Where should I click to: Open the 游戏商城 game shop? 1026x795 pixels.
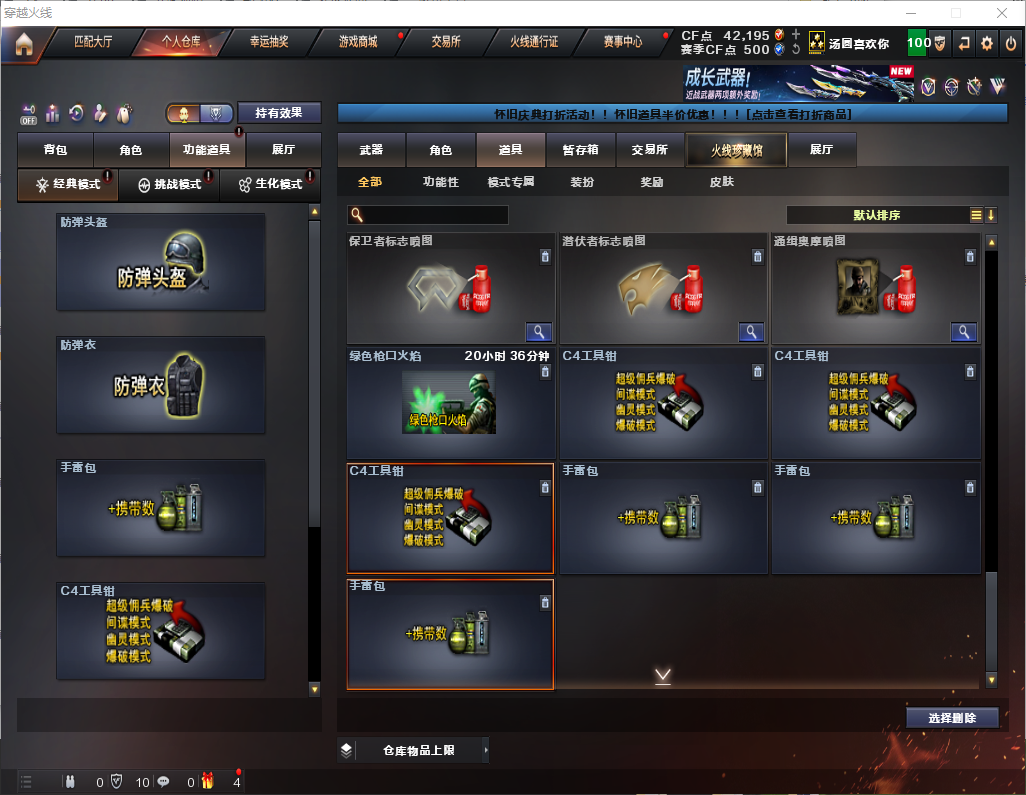pyautogui.click(x=357, y=42)
